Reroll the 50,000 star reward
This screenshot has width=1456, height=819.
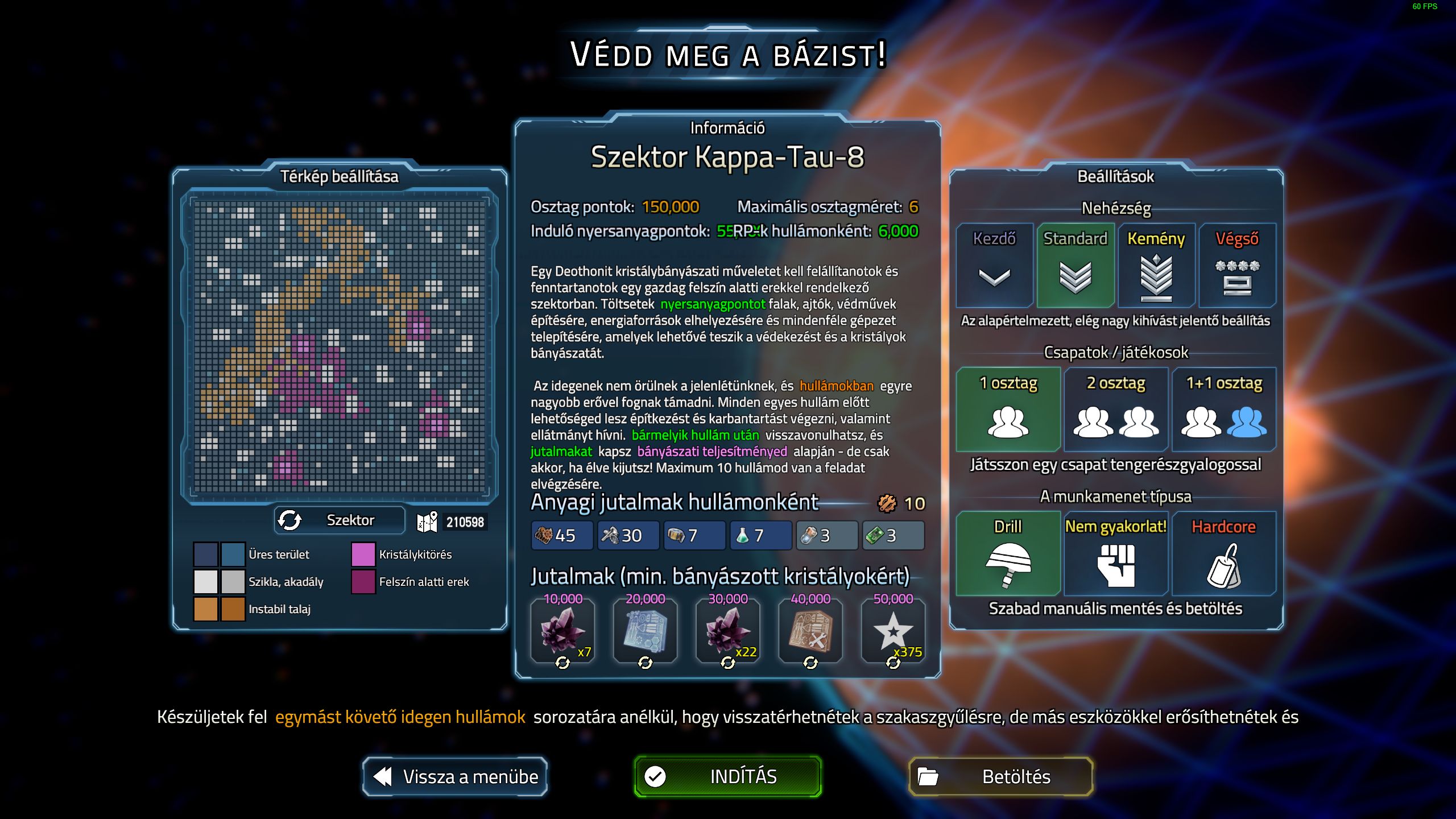tap(893, 663)
